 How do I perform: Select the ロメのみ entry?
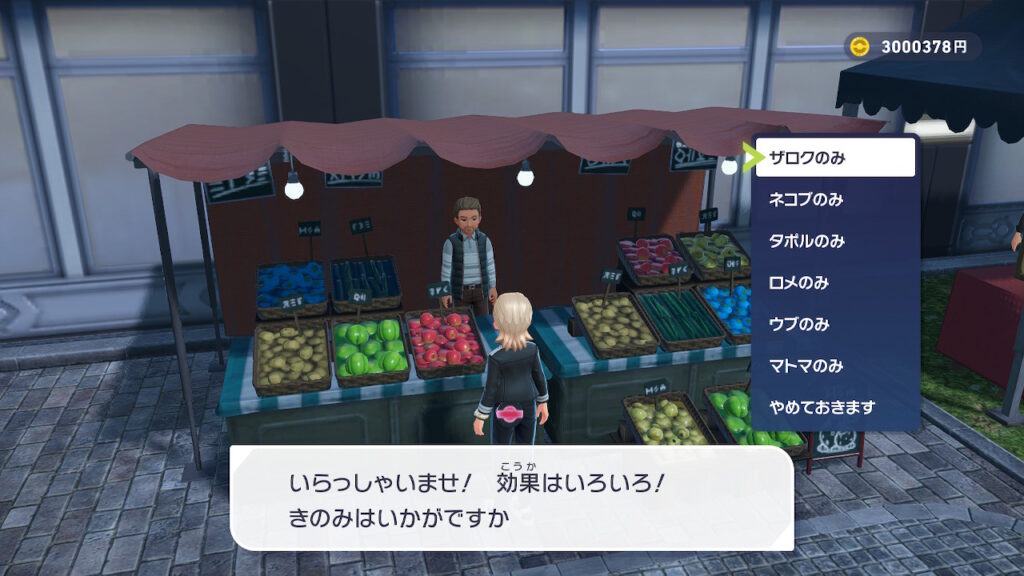pyautogui.click(x=835, y=283)
